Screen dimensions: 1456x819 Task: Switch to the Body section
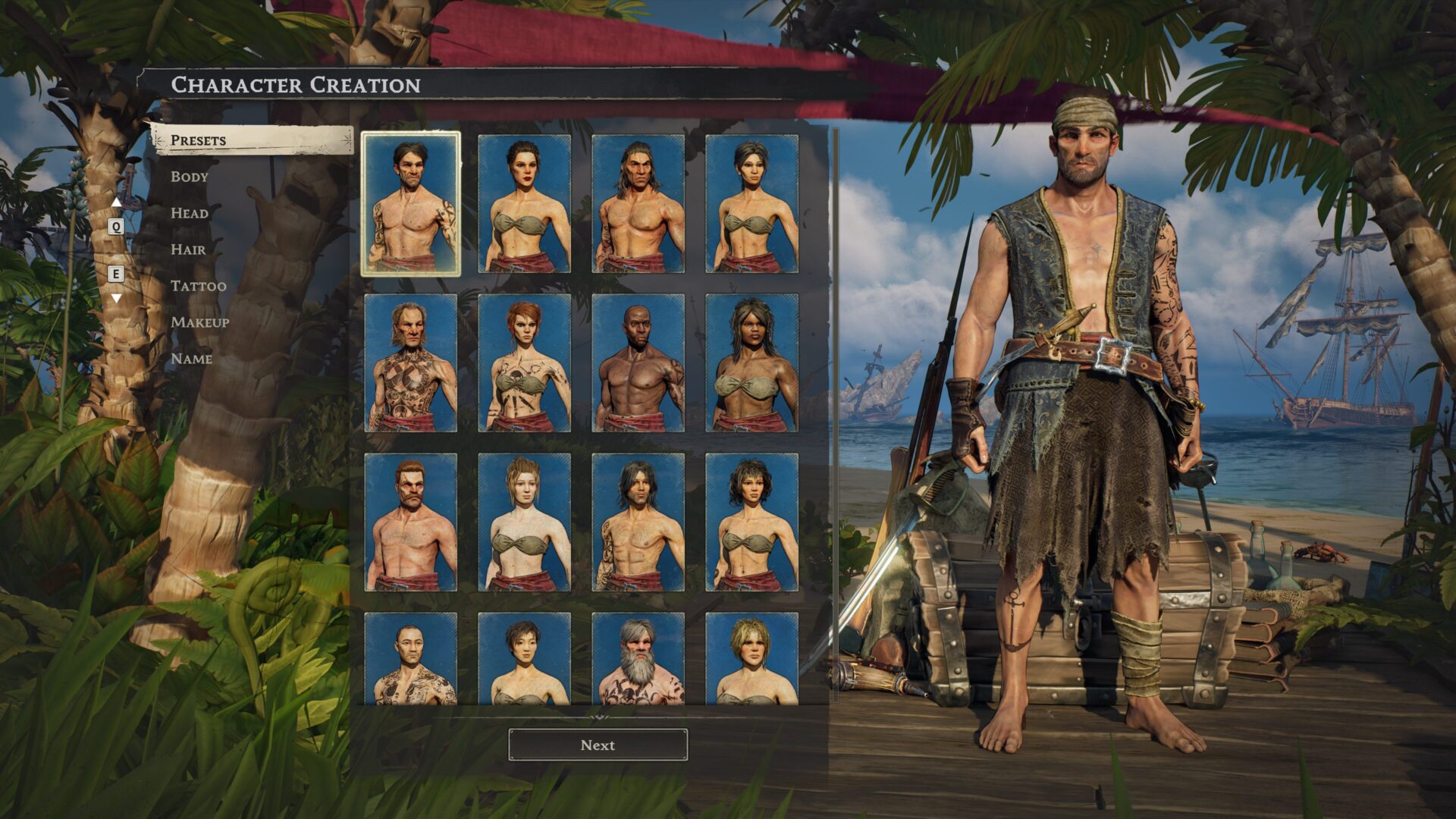click(190, 177)
